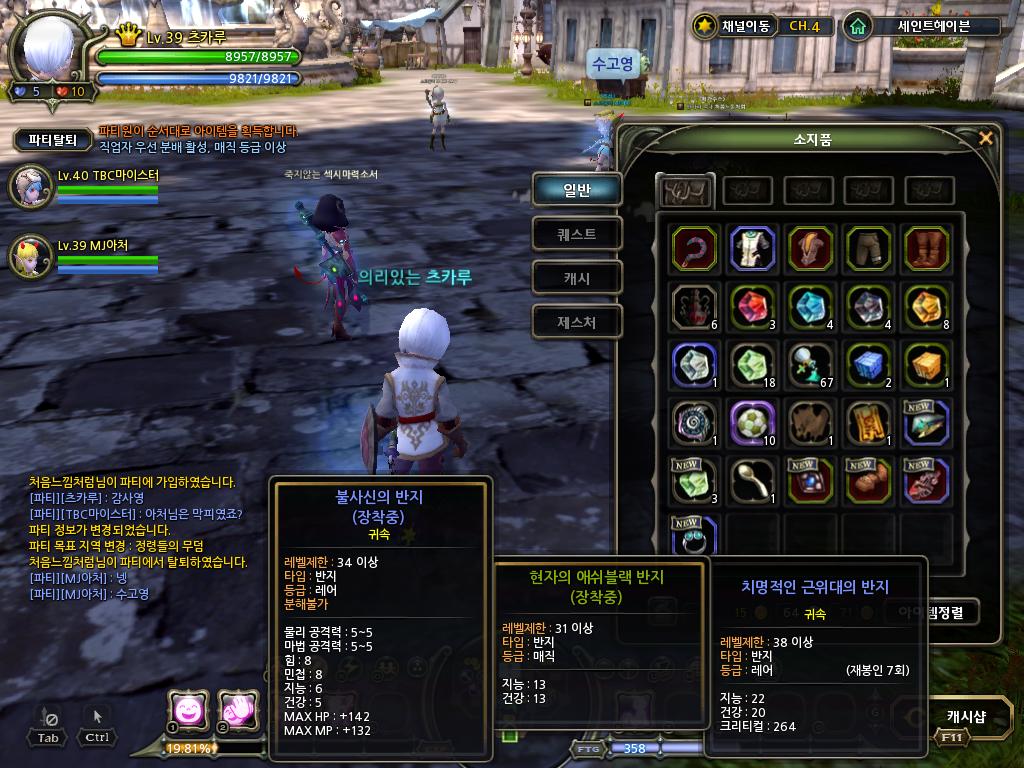Select the brown boots item
The height and width of the screenshot is (768, 1024).
tap(924, 248)
